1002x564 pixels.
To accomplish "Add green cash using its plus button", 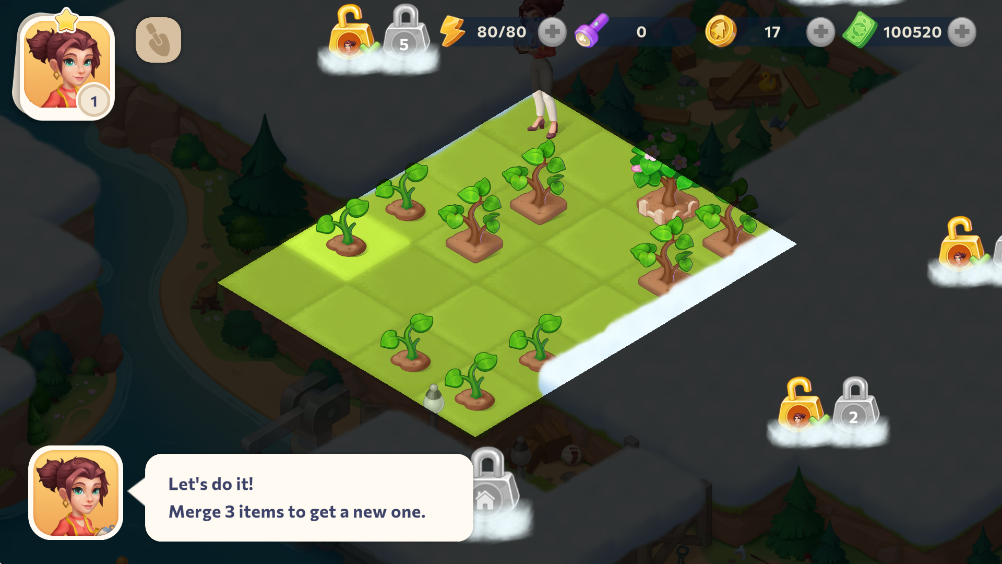I will pos(962,32).
